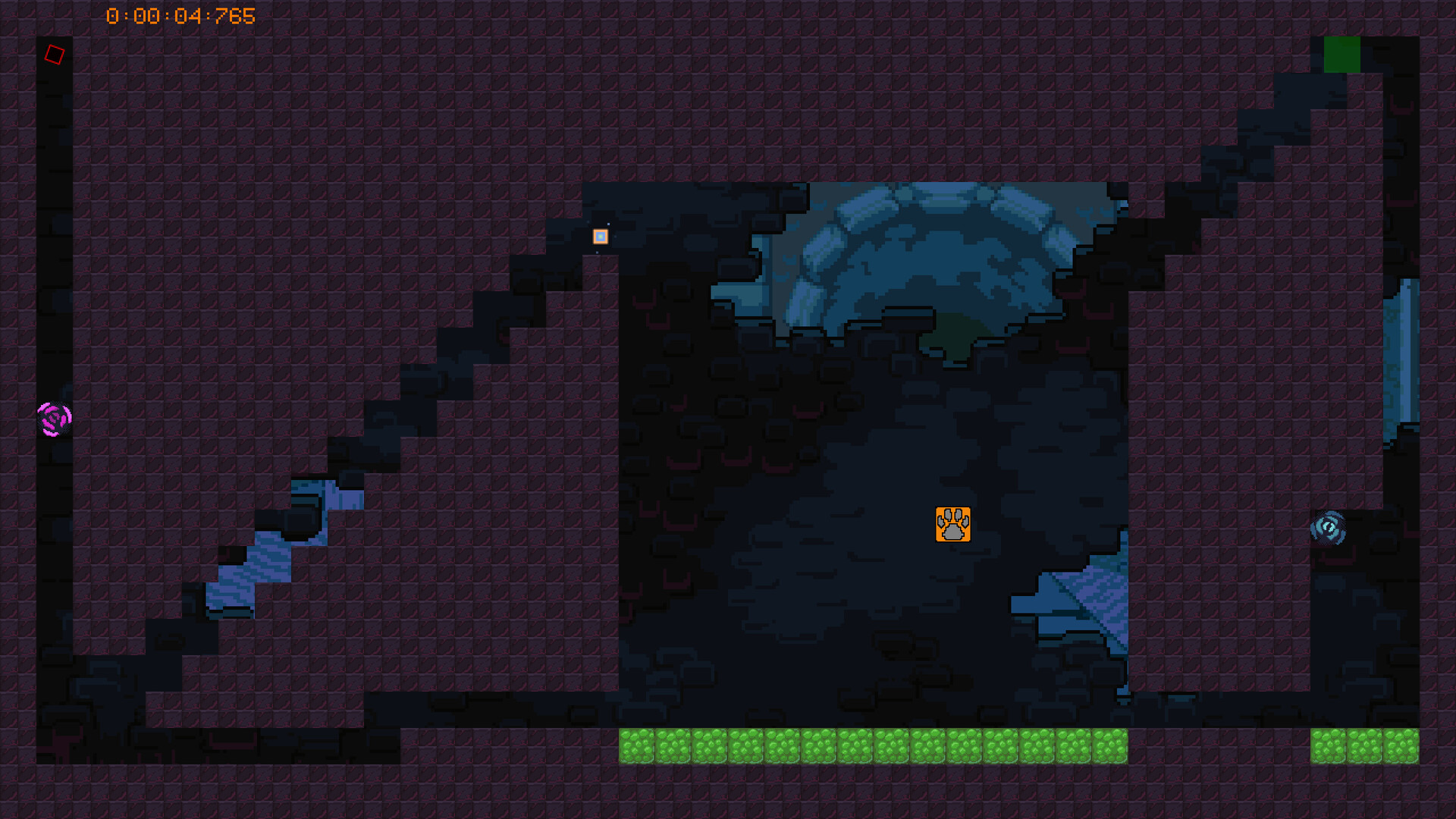Screen dimensions: 1456x819
Task: Grab the glowing orb collectible near the ledge
Action: point(599,237)
